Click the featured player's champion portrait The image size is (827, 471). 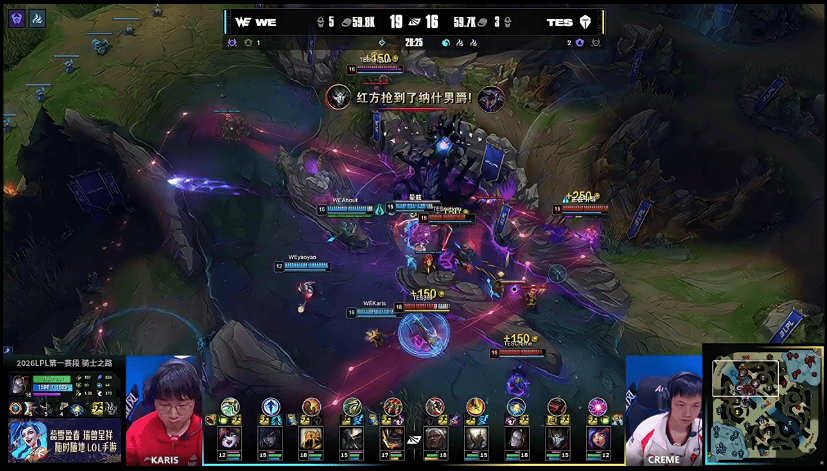pyautogui.click(x=19, y=386)
